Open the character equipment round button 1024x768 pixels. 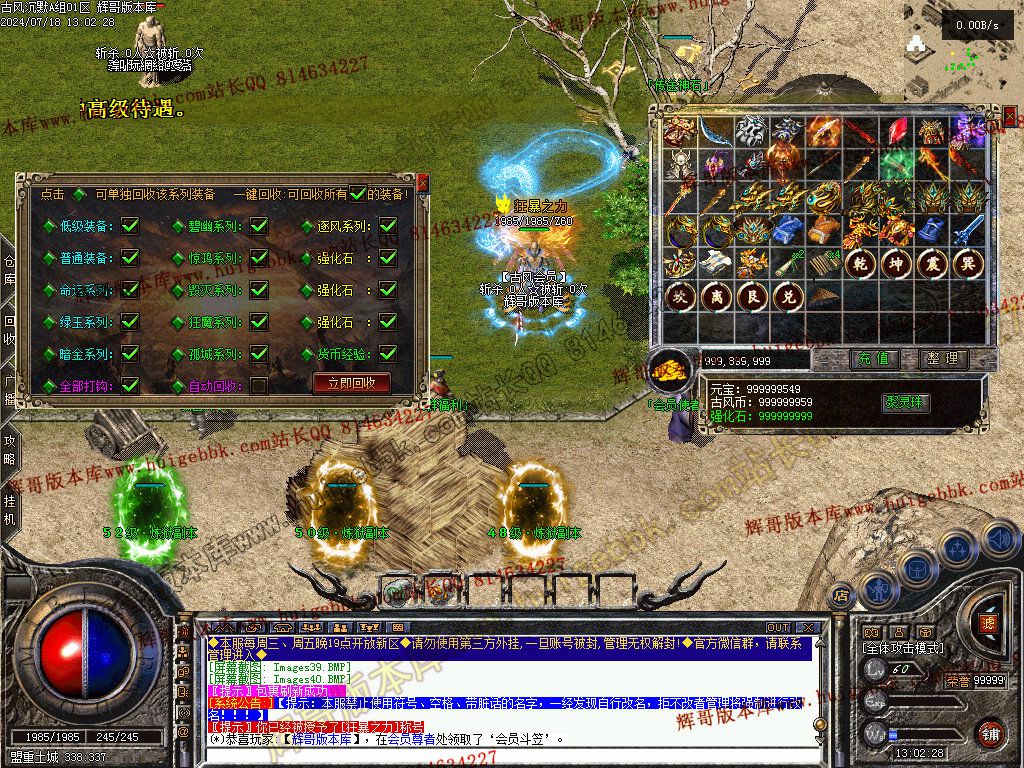click(x=879, y=590)
